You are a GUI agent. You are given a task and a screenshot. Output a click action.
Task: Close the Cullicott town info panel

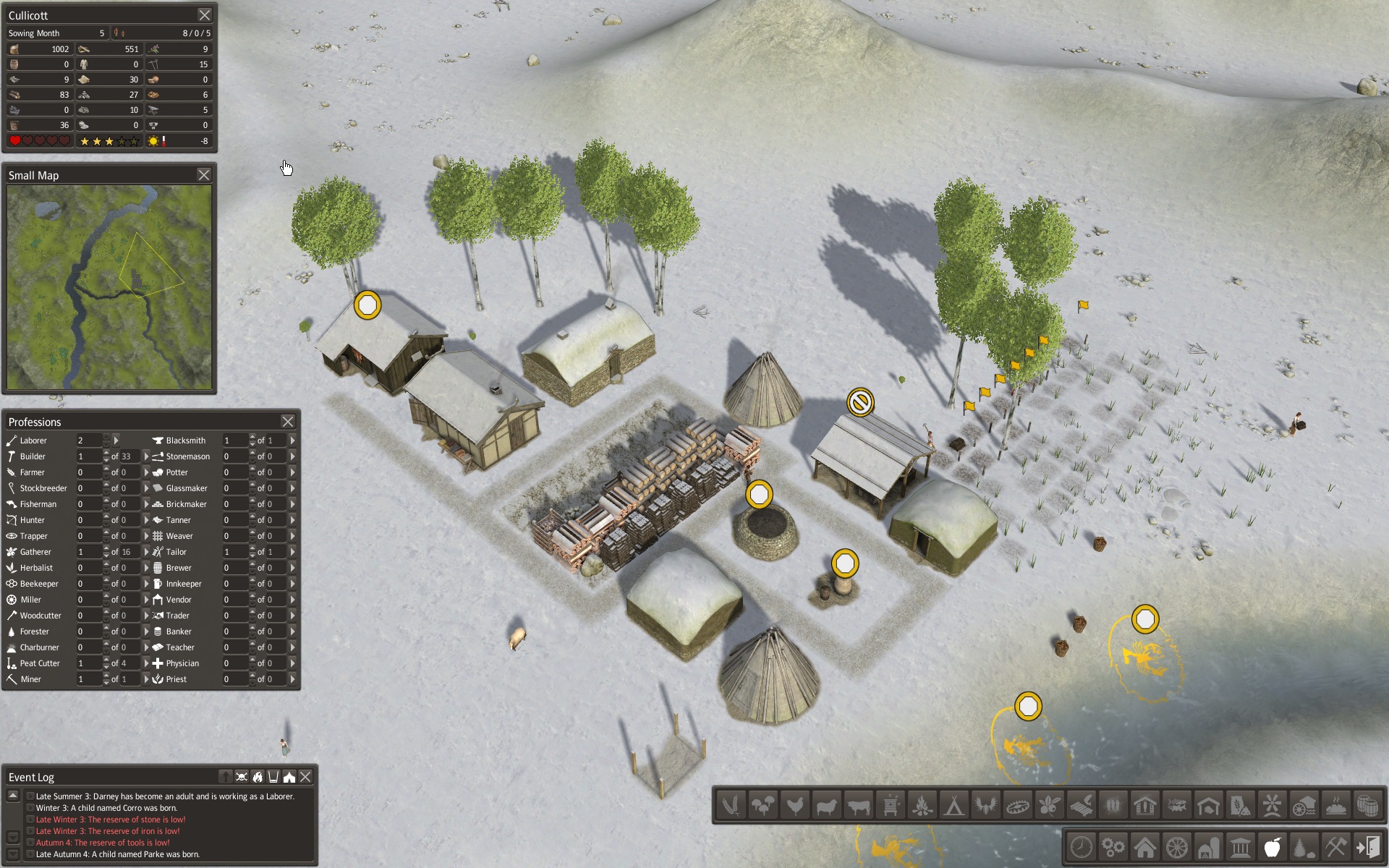[205, 15]
